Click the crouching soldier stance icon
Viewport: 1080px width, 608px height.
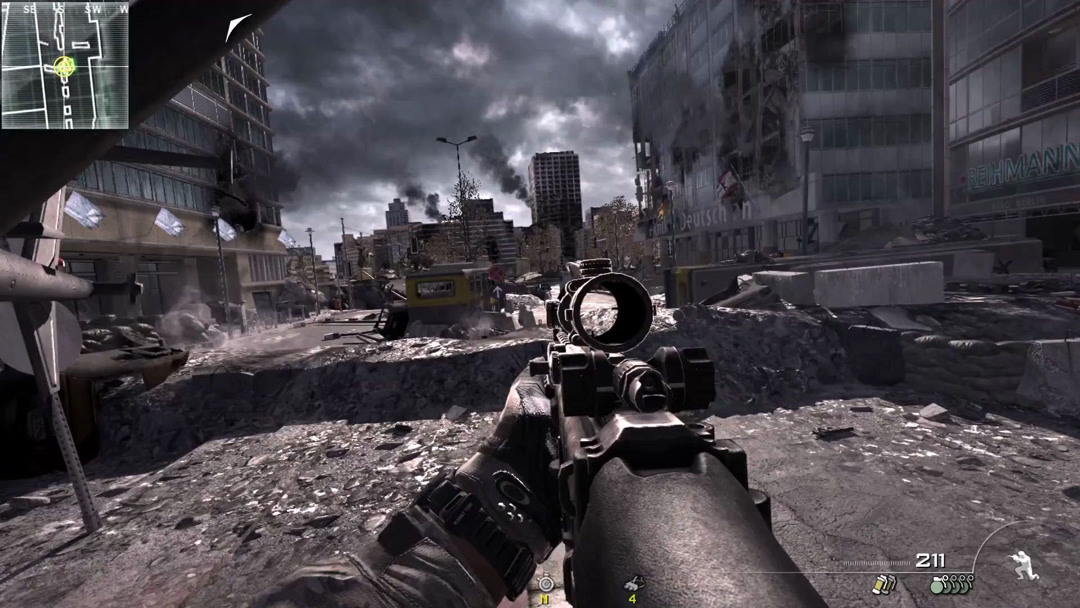(1024, 565)
